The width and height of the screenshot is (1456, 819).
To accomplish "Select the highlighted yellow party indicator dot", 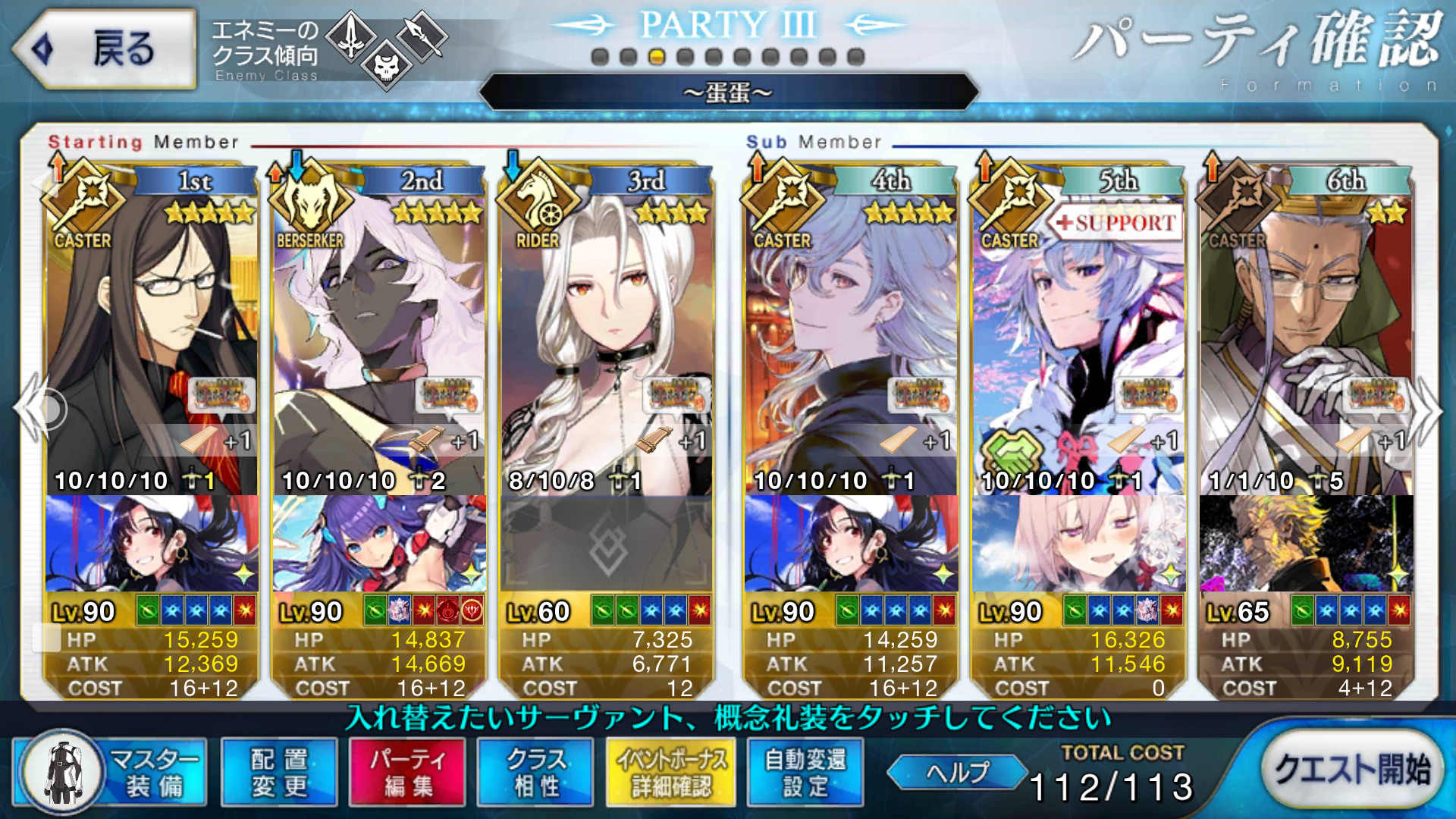I will tap(659, 55).
